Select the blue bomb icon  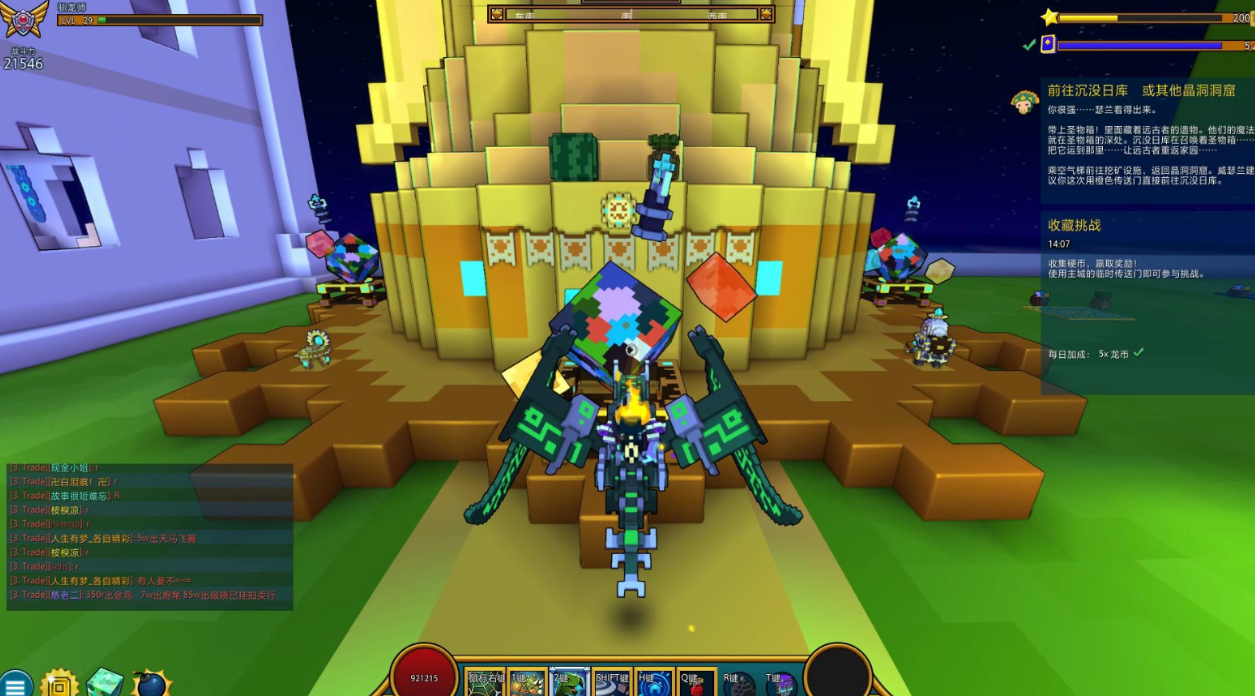(150, 684)
